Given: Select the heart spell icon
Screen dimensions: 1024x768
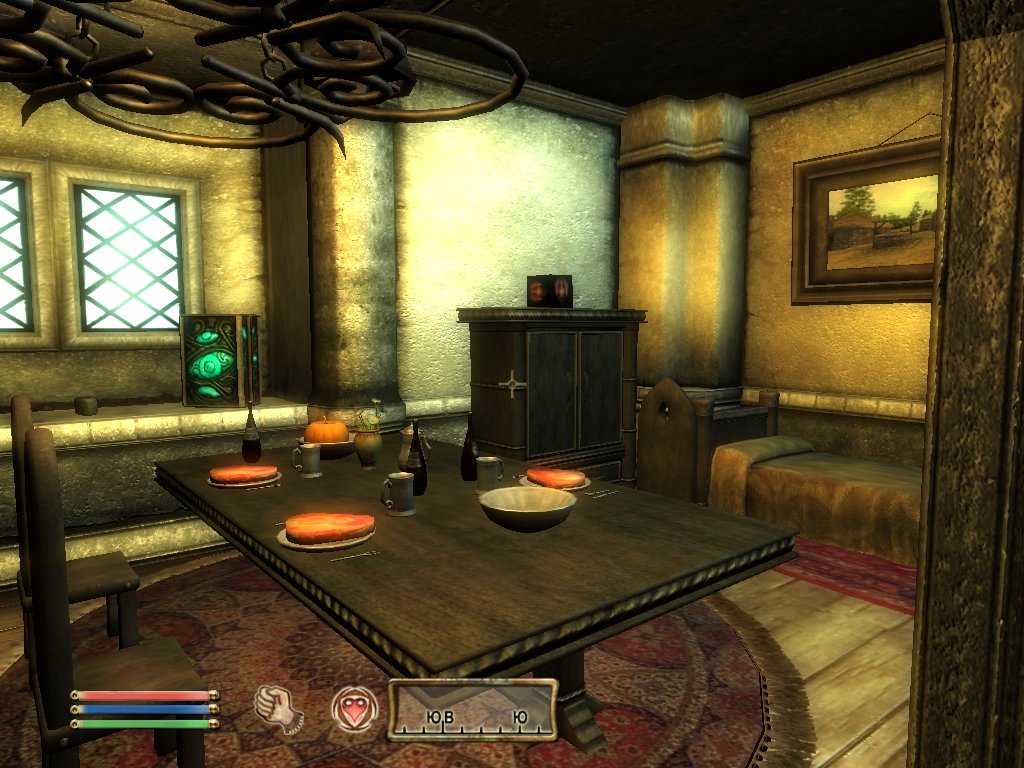Looking at the screenshot, I should pyautogui.click(x=352, y=708).
